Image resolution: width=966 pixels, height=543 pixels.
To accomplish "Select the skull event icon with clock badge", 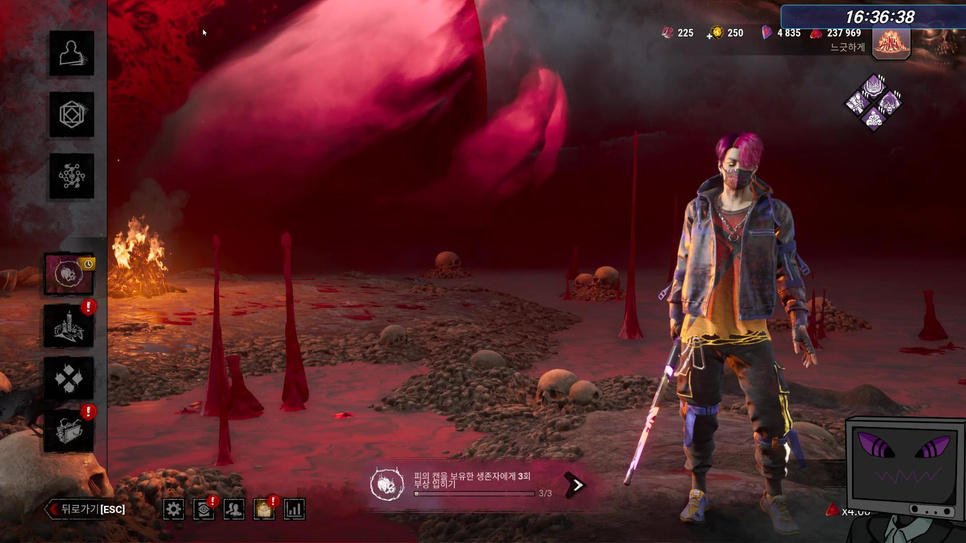I will point(69,274).
